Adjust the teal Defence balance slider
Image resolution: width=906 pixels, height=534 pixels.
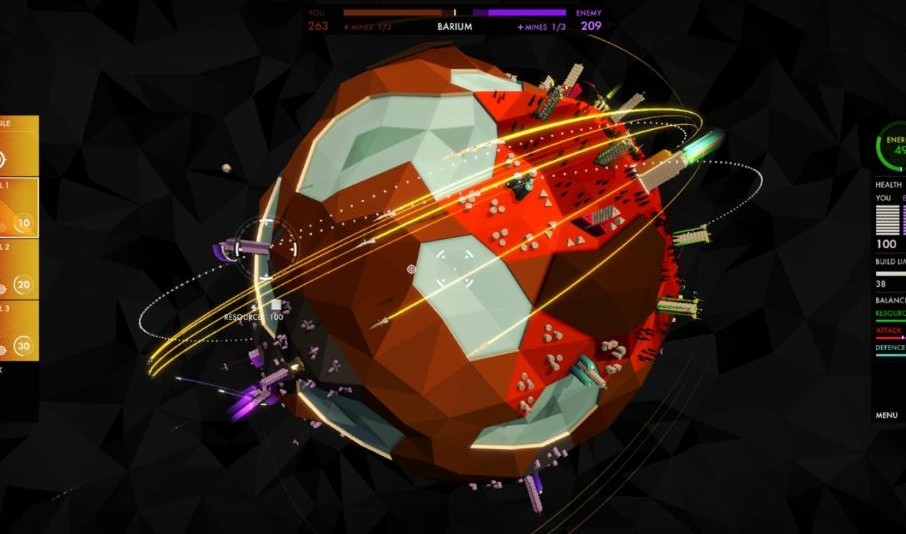[x=890, y=355]
